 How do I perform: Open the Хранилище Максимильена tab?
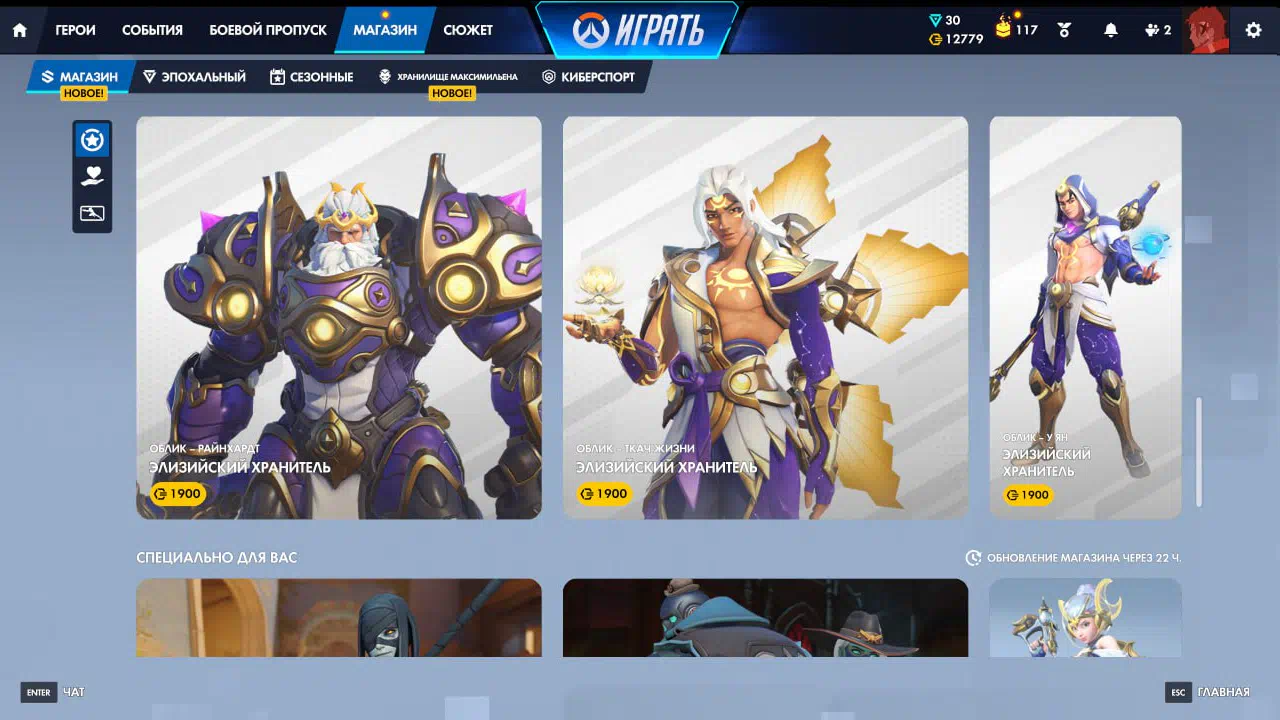tap(448, 77)
